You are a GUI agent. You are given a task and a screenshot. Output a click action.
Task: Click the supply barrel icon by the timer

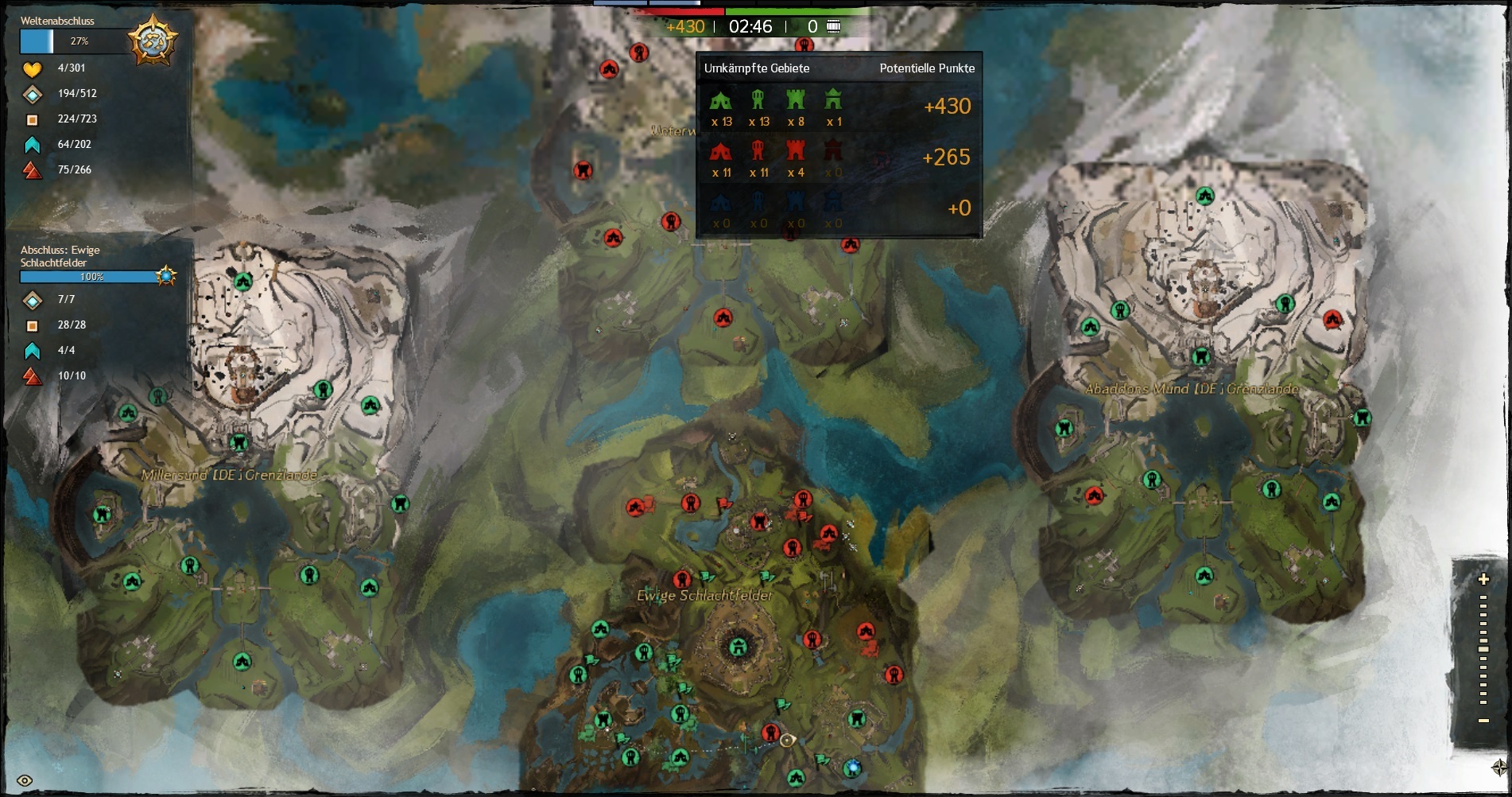coord(833,26)
